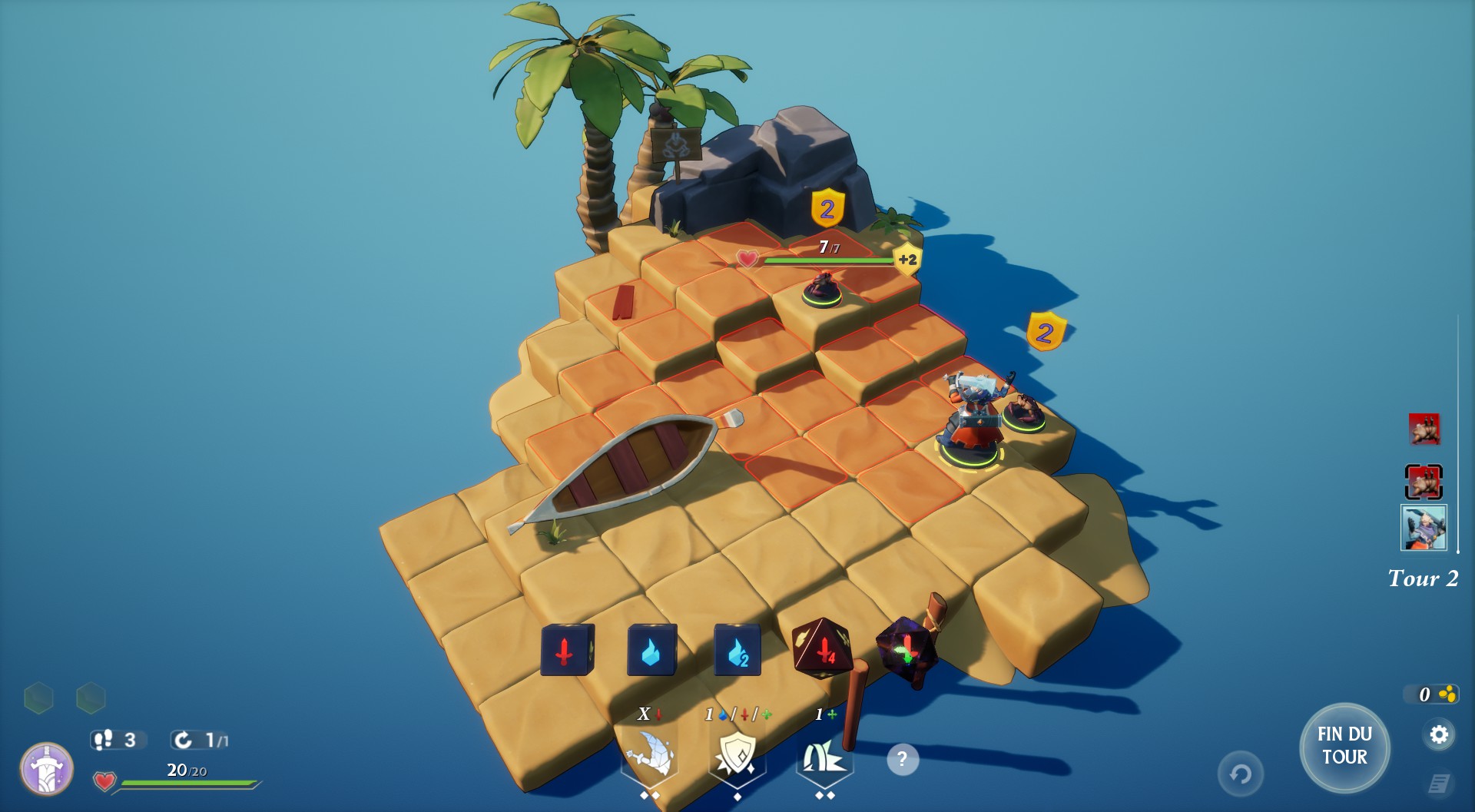Select the red sword cube die
The image size is (1475, 812).
coord(567,651)
